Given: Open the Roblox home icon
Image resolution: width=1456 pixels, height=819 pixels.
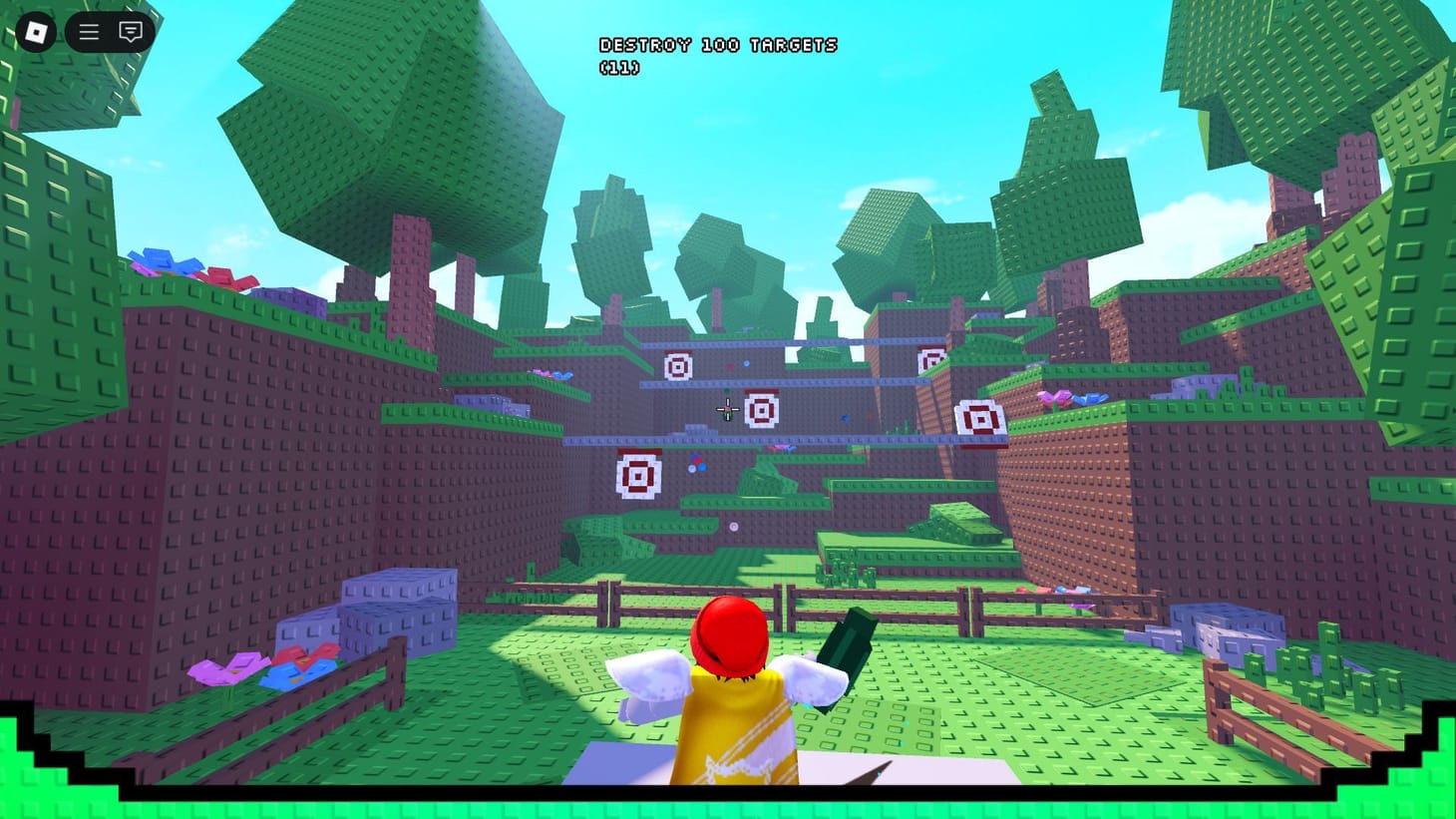Looking at the screenshot, I should click(x=37, y=31).
